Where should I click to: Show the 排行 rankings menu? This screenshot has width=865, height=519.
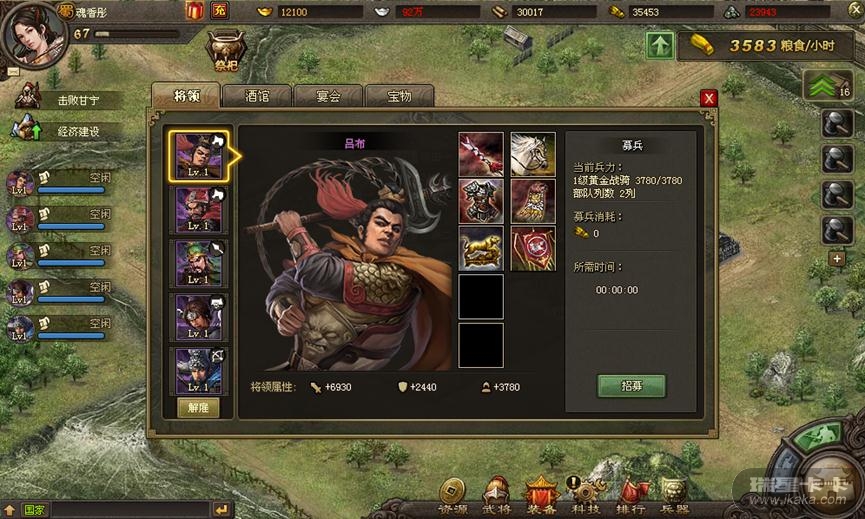(x=630, y=495)
